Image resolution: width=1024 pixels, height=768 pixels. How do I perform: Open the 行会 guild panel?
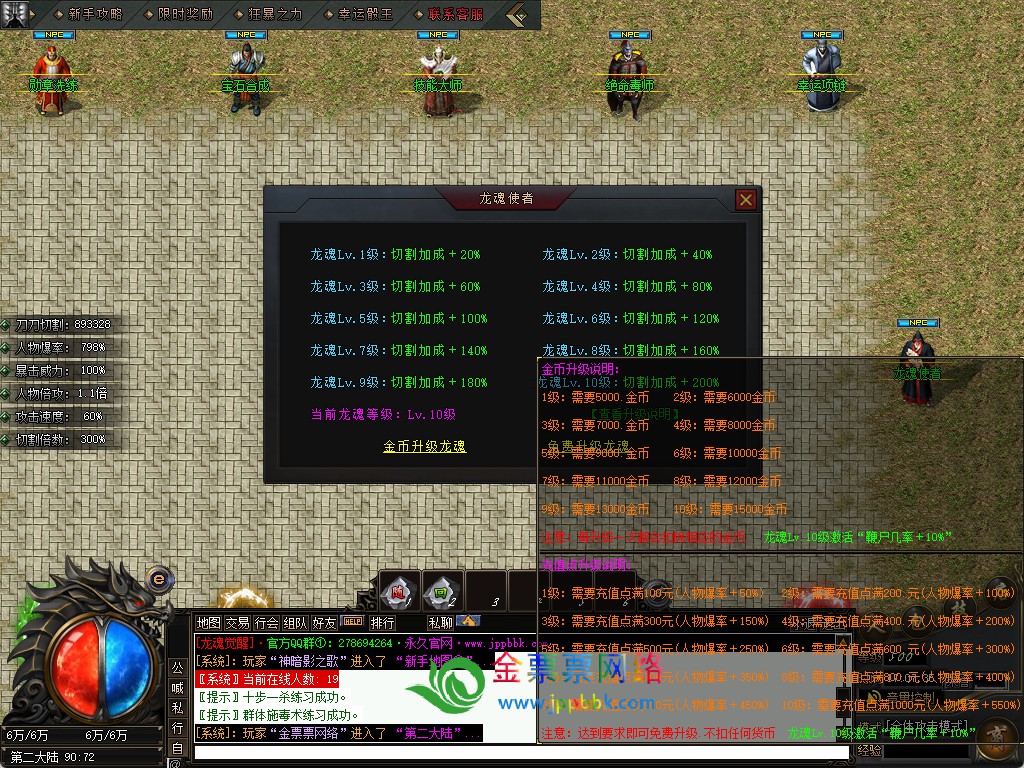pyautogui.click(x=266, y=623)
